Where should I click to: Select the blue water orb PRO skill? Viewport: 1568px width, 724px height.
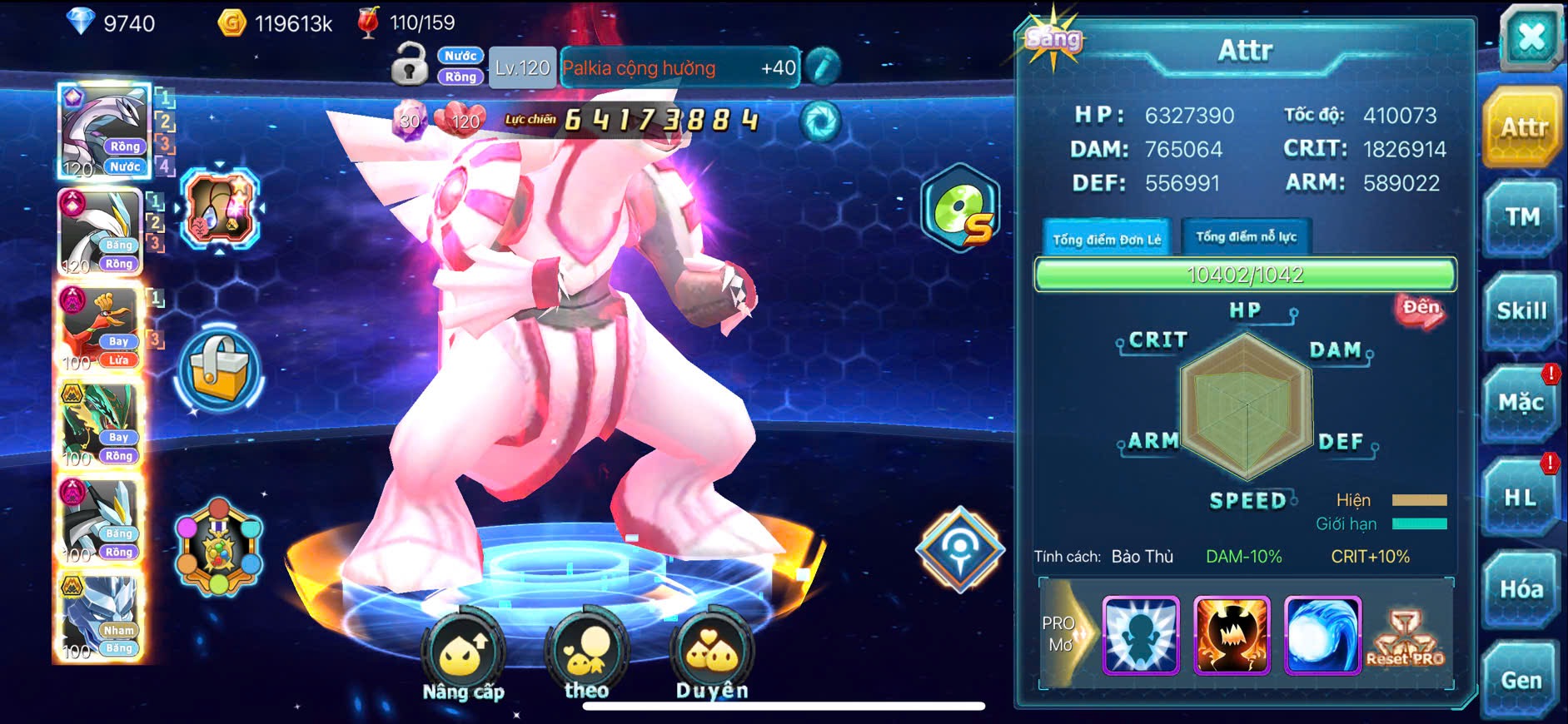coord(1322,635)
